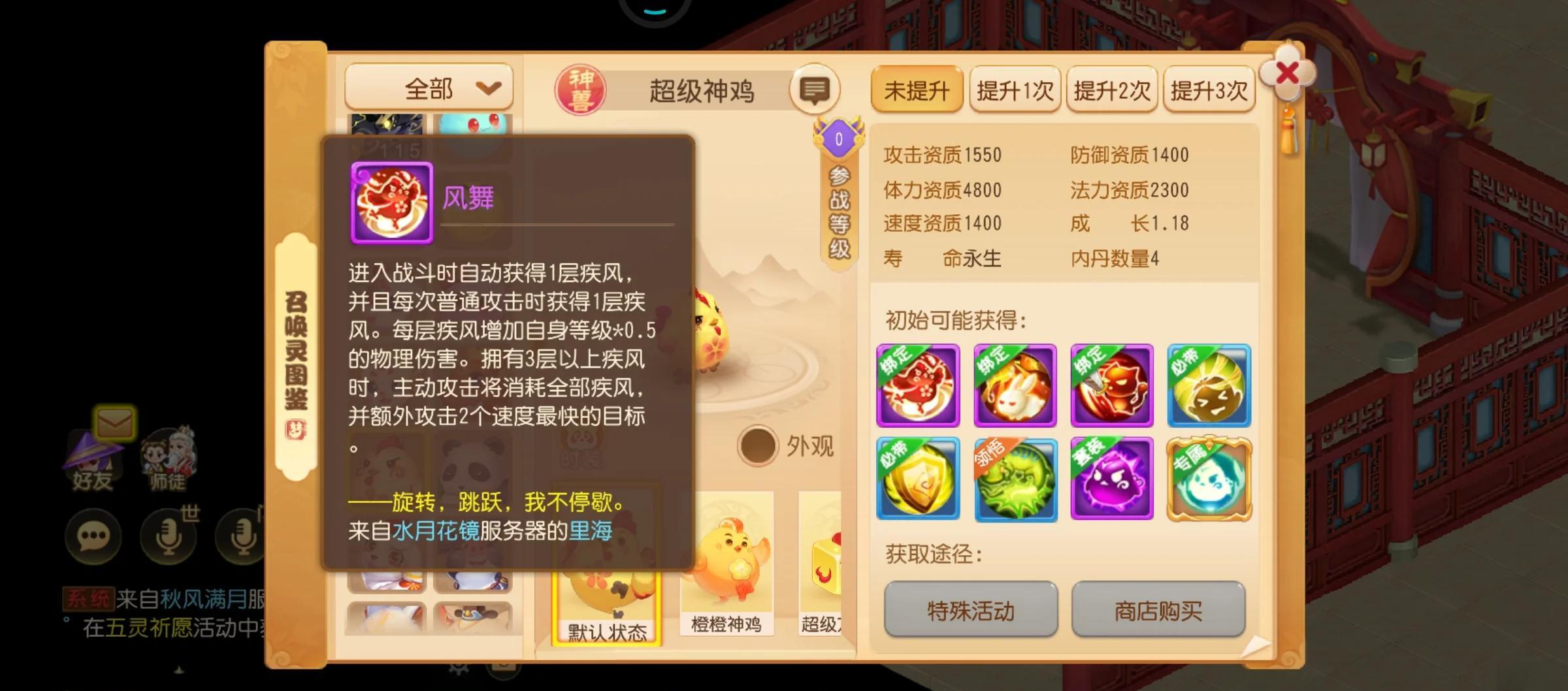Select the bound flaming rabbit skill icon
This screenshot has height=691, width=1568.
pyautogui.click(x=1014, y=385)
